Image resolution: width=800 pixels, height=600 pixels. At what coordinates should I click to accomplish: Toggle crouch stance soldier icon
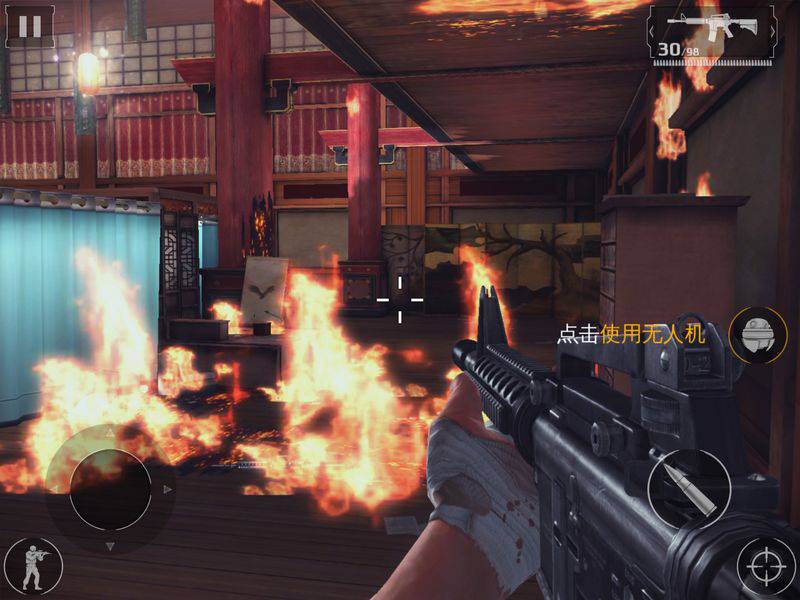tap(33, 566)
